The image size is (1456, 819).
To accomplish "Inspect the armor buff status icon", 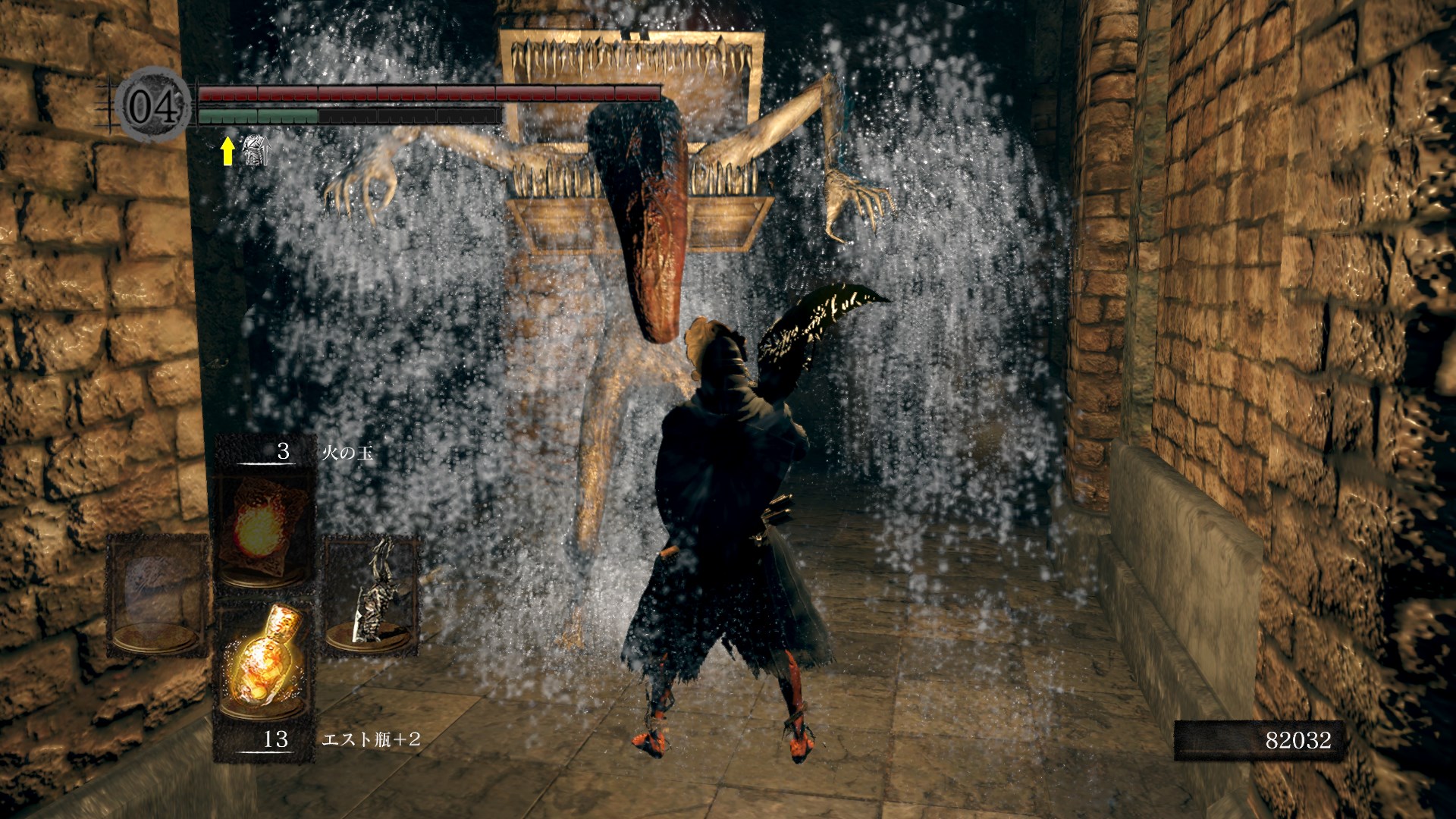I will point(256,150).
